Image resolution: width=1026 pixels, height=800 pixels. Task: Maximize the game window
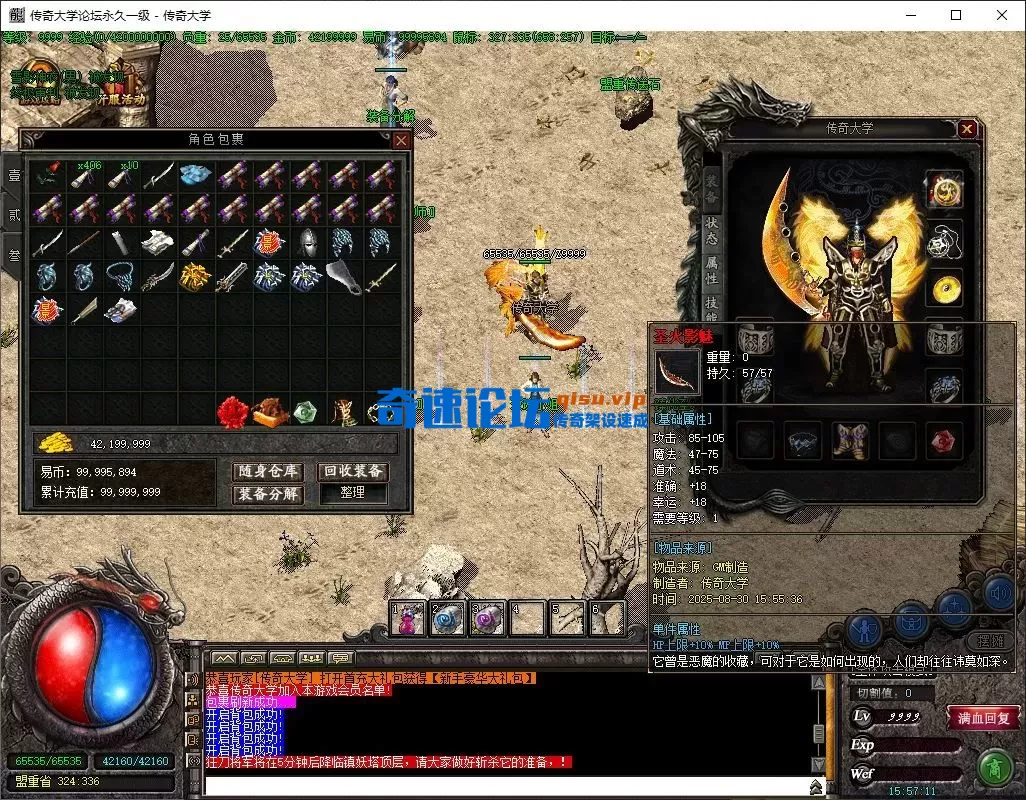coord(956,15)
